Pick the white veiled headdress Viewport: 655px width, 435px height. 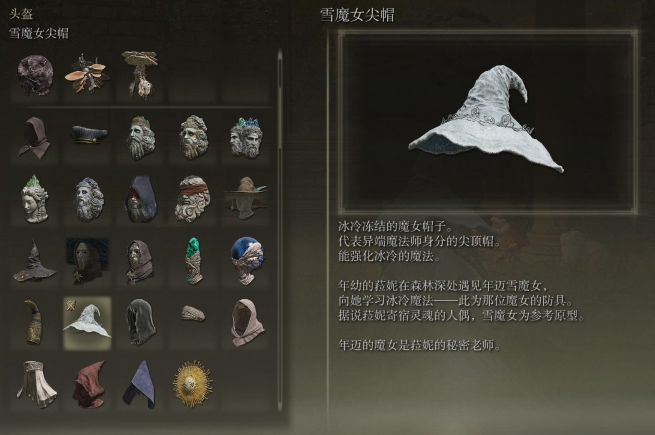point(35,383)
